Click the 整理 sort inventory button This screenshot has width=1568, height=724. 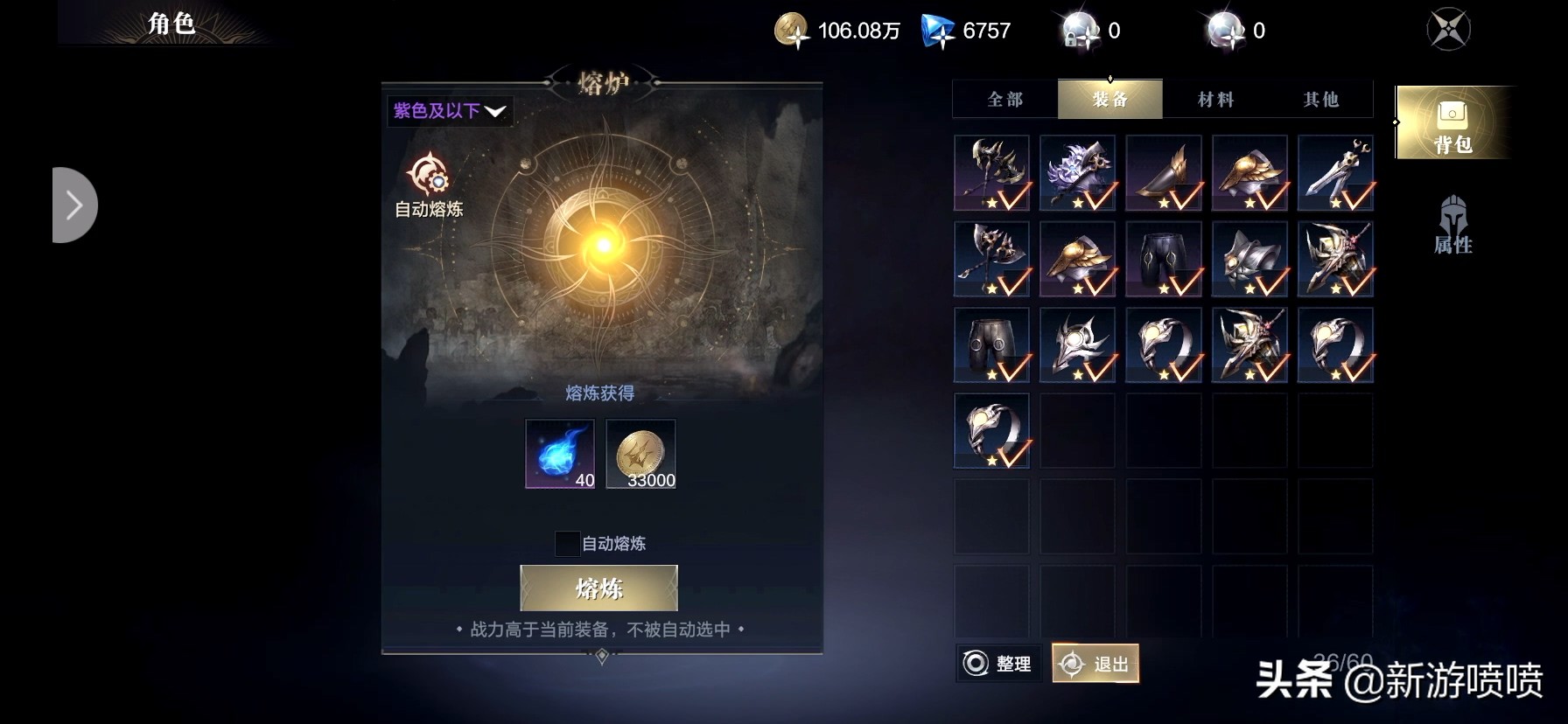click(997, 665)
